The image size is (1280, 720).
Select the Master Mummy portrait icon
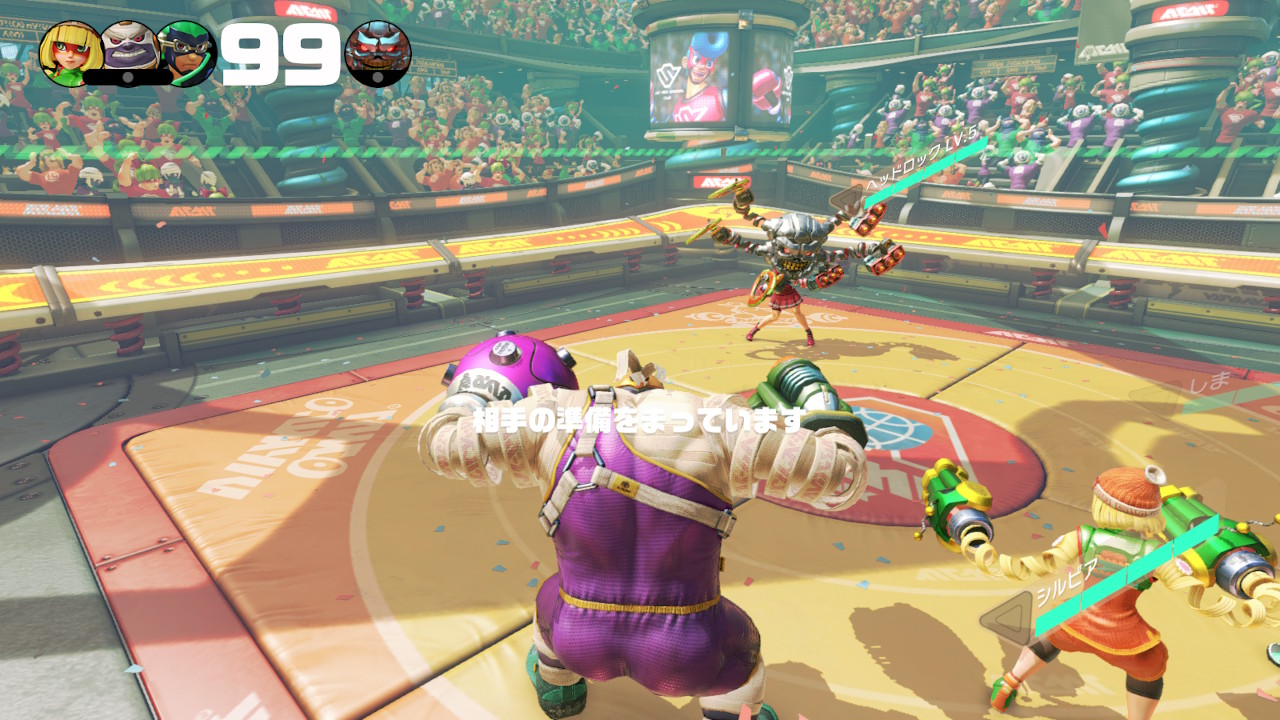click(128, 50)
